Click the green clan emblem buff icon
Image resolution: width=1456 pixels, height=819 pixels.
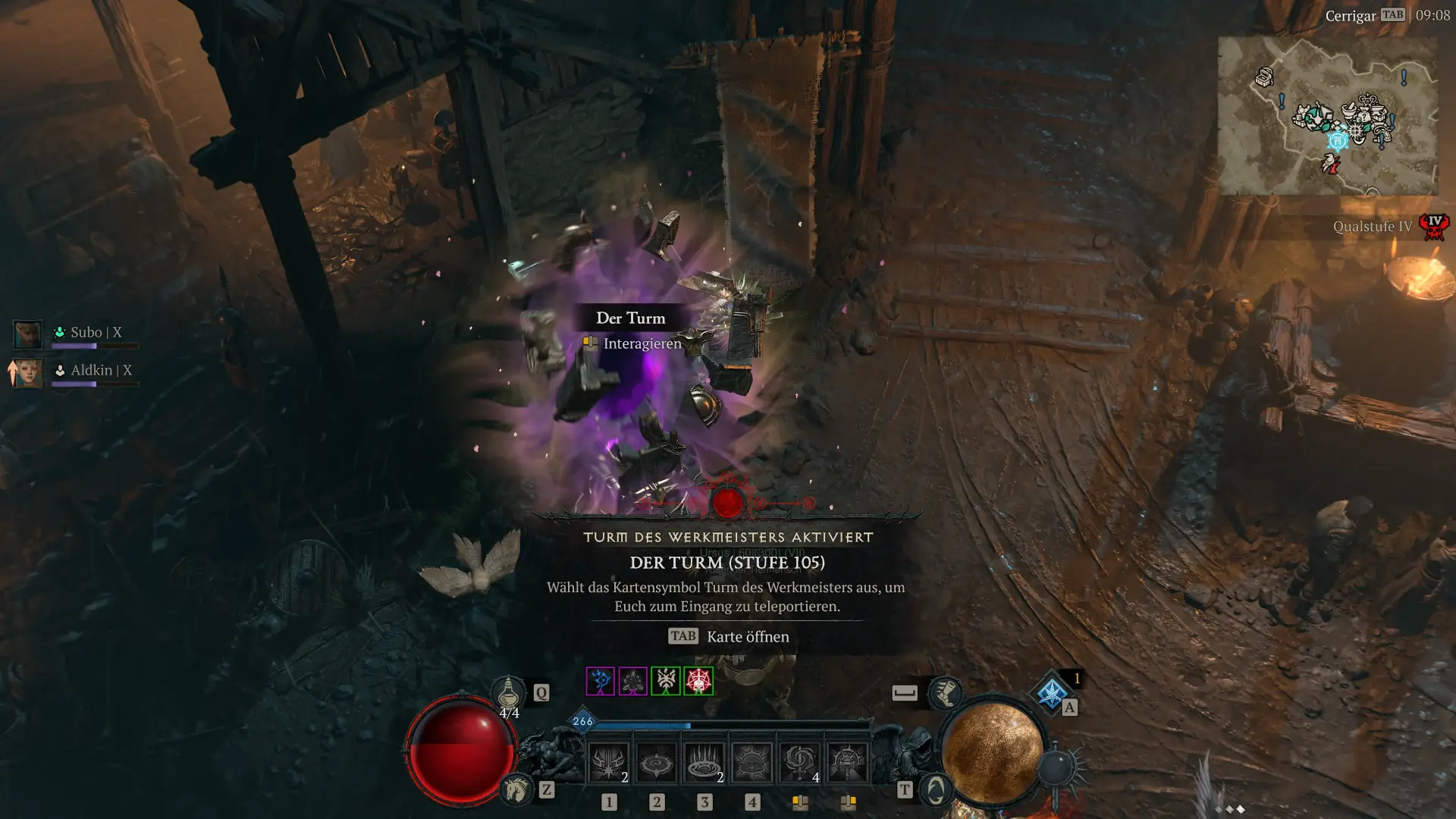(x=667, y=680)
